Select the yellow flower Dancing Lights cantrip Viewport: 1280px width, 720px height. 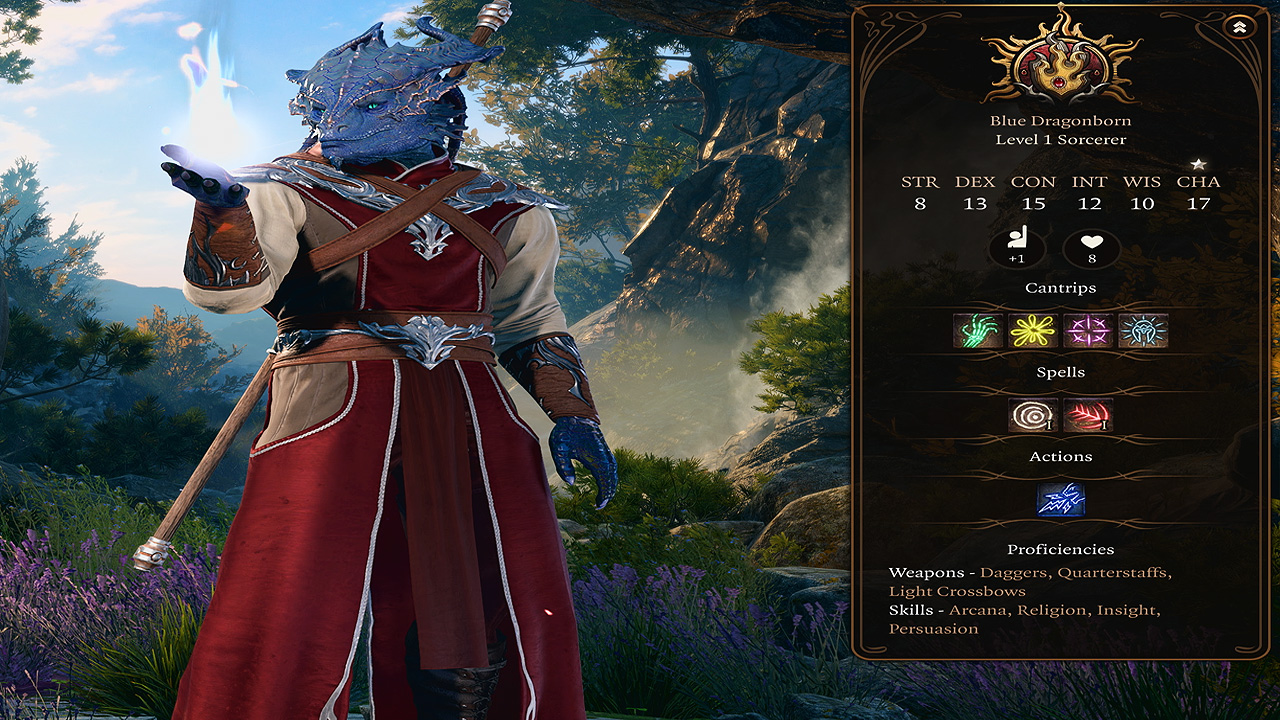click(1033, 330)
